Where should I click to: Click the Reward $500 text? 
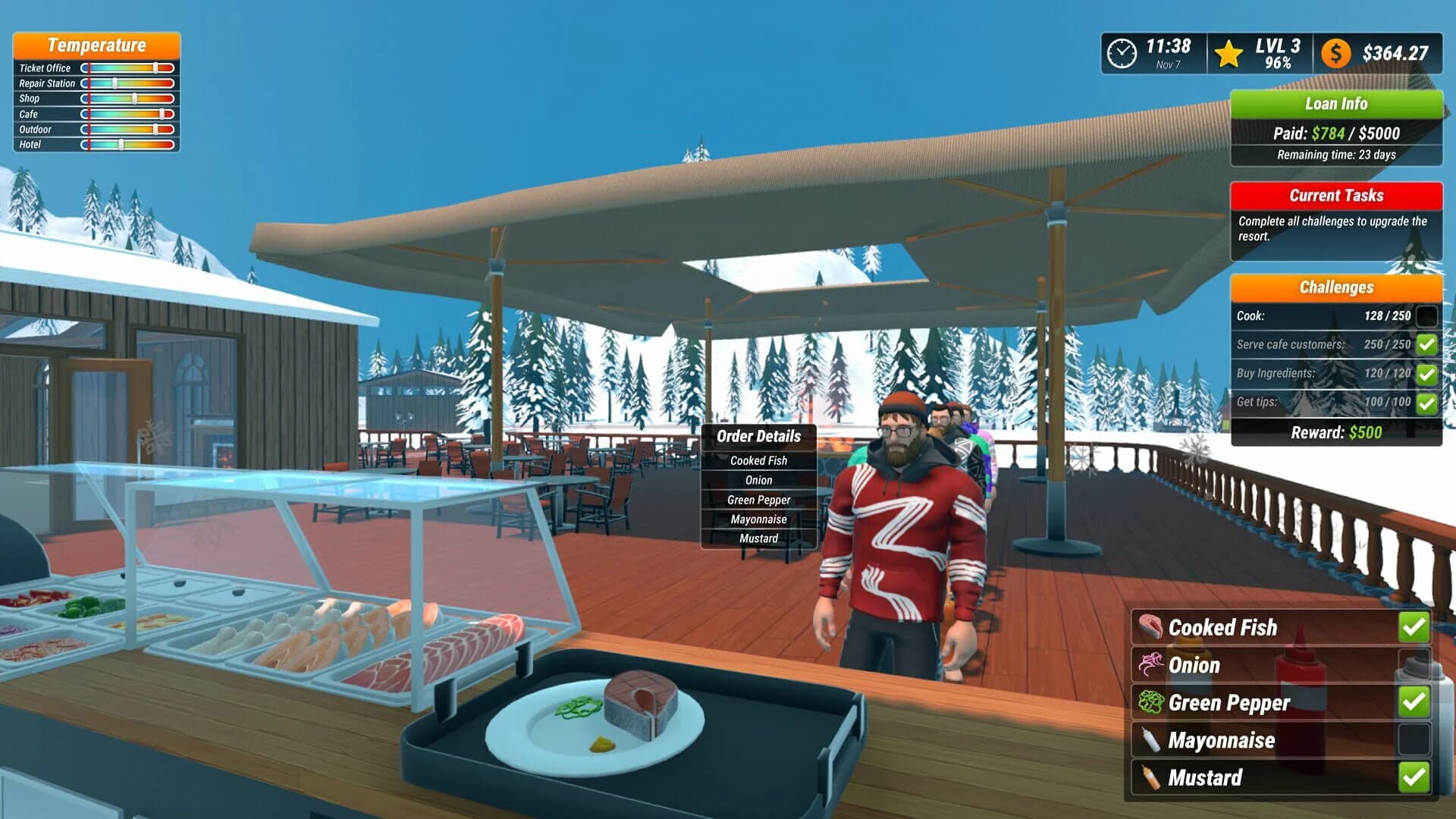(x=1336, y=432)
